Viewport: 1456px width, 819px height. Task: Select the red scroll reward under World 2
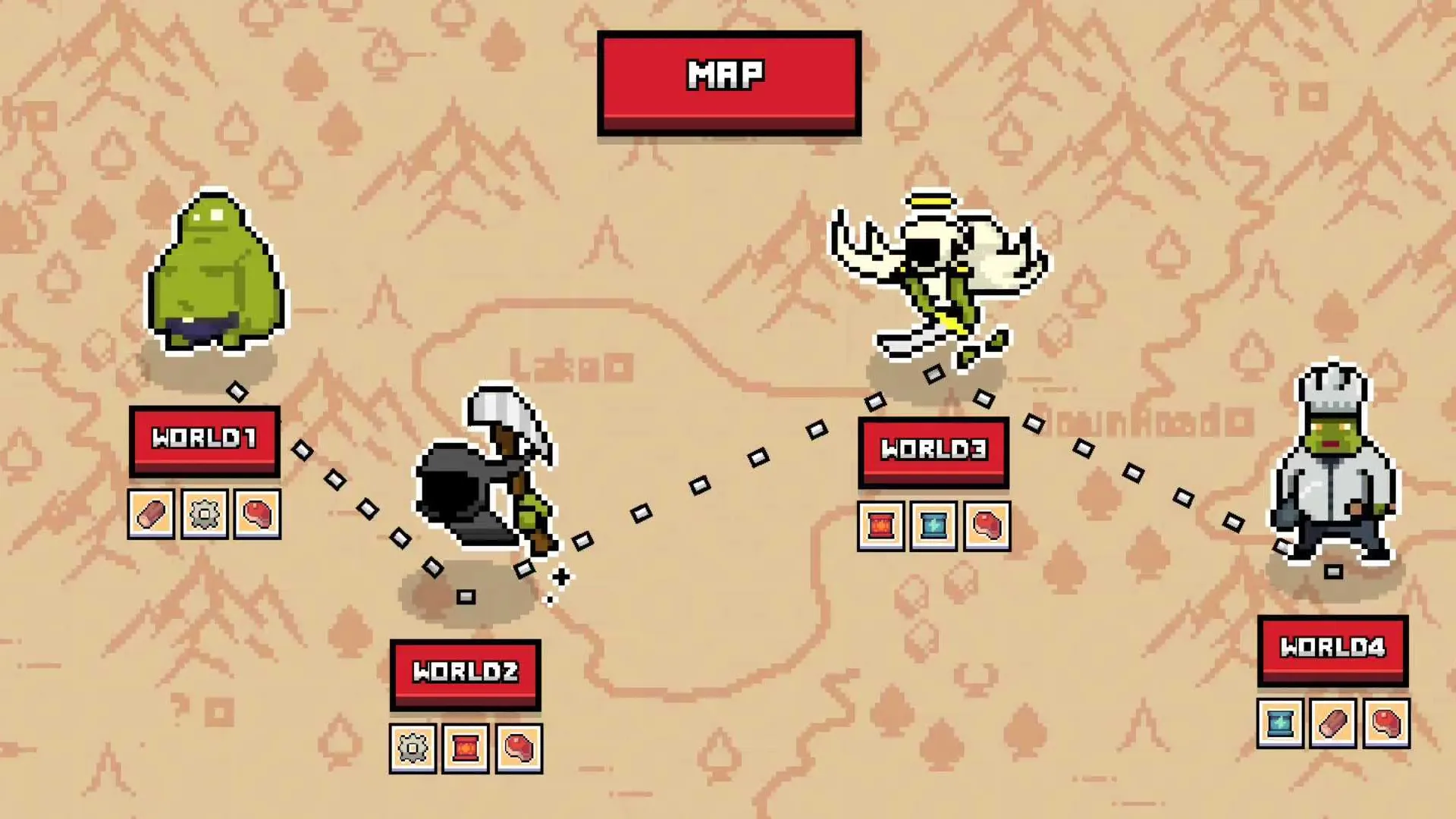point(465,748)
